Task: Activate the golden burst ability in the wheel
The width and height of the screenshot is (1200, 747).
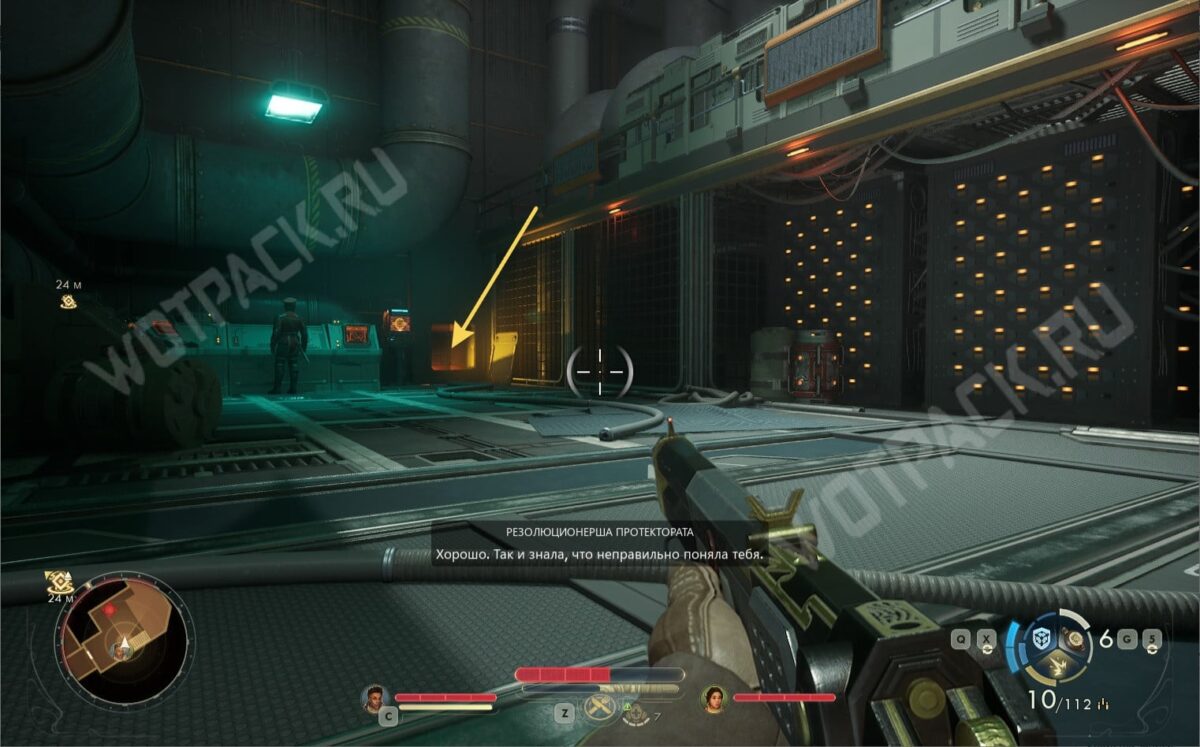Action: pos(1060,668)
